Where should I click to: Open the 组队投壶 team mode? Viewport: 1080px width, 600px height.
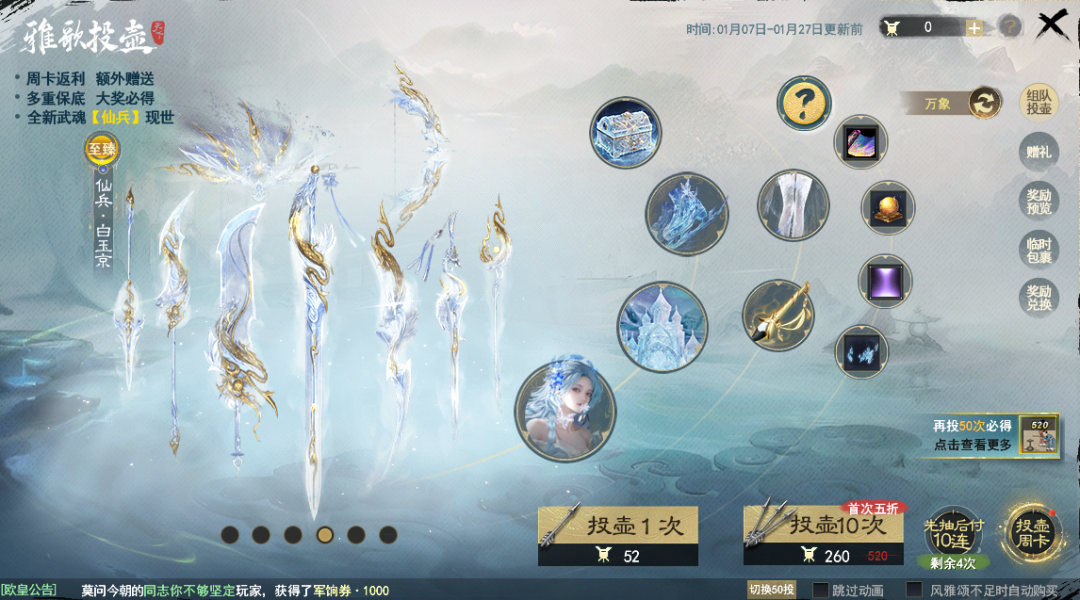[x=1038, y=102]
